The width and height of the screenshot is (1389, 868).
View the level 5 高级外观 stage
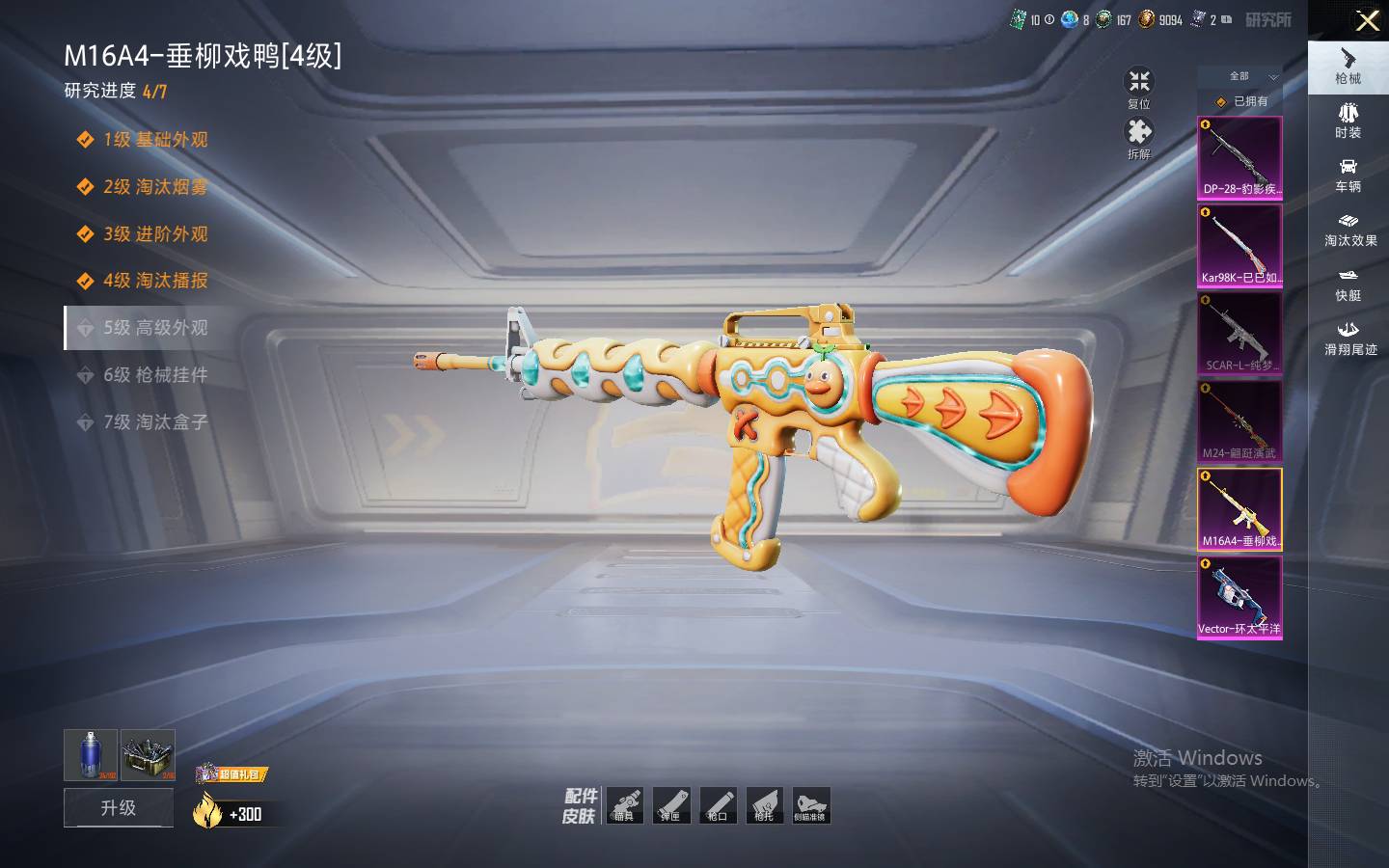[x=155, y=328]
